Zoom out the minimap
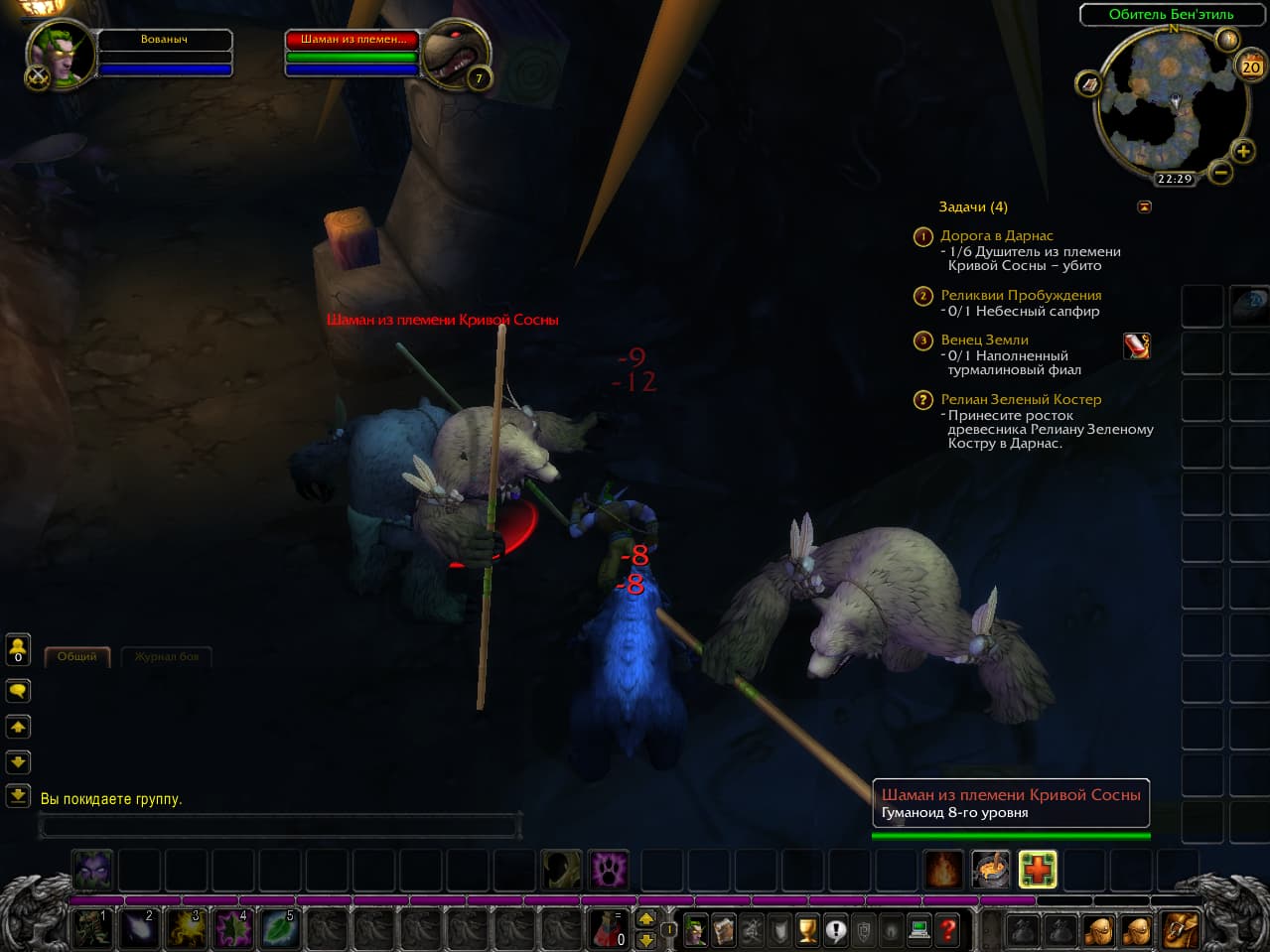This screenshot has width=1270, height=952. [x=1220, y=172]
